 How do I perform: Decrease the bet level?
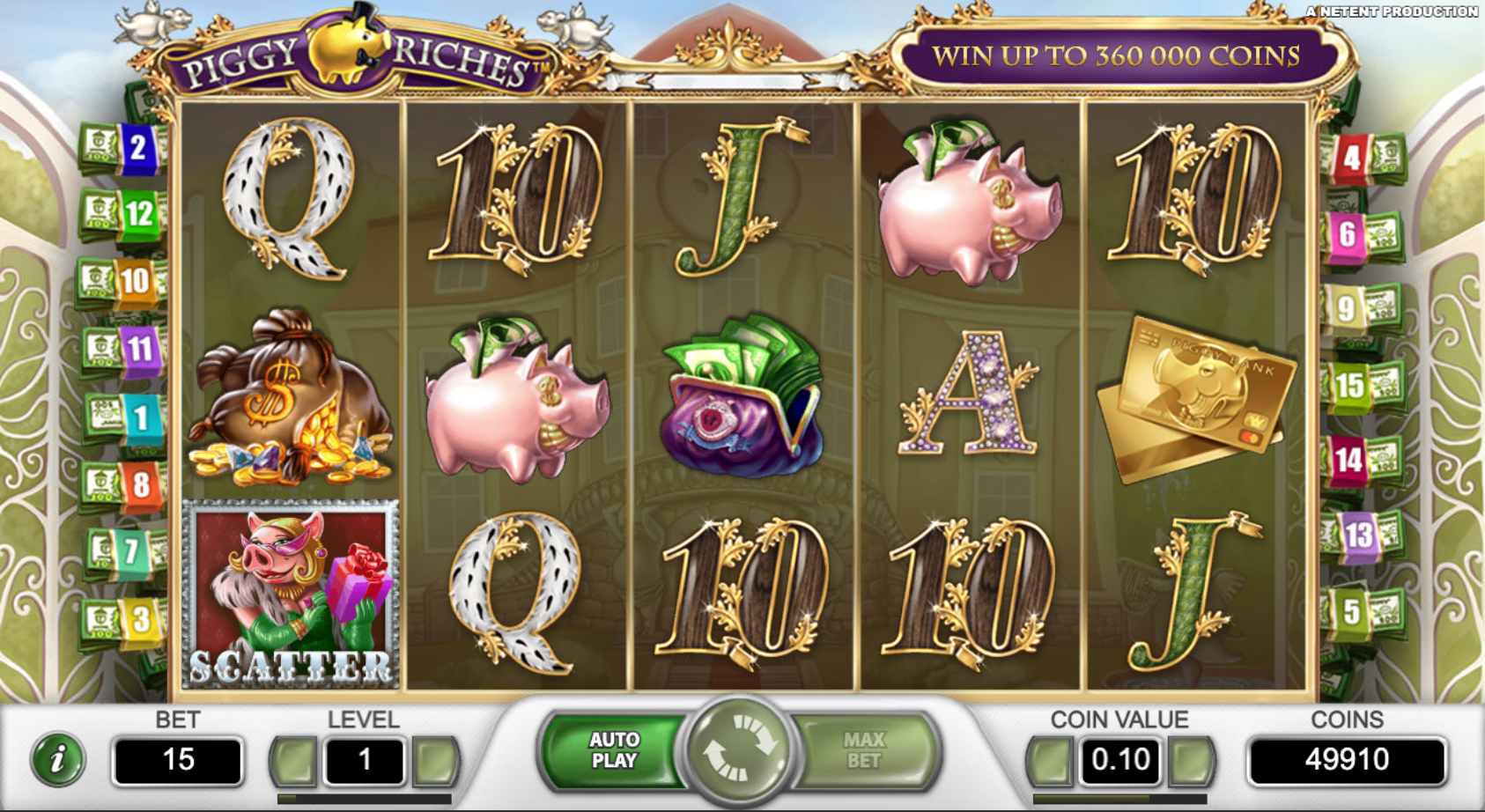(x=294, y=760)
